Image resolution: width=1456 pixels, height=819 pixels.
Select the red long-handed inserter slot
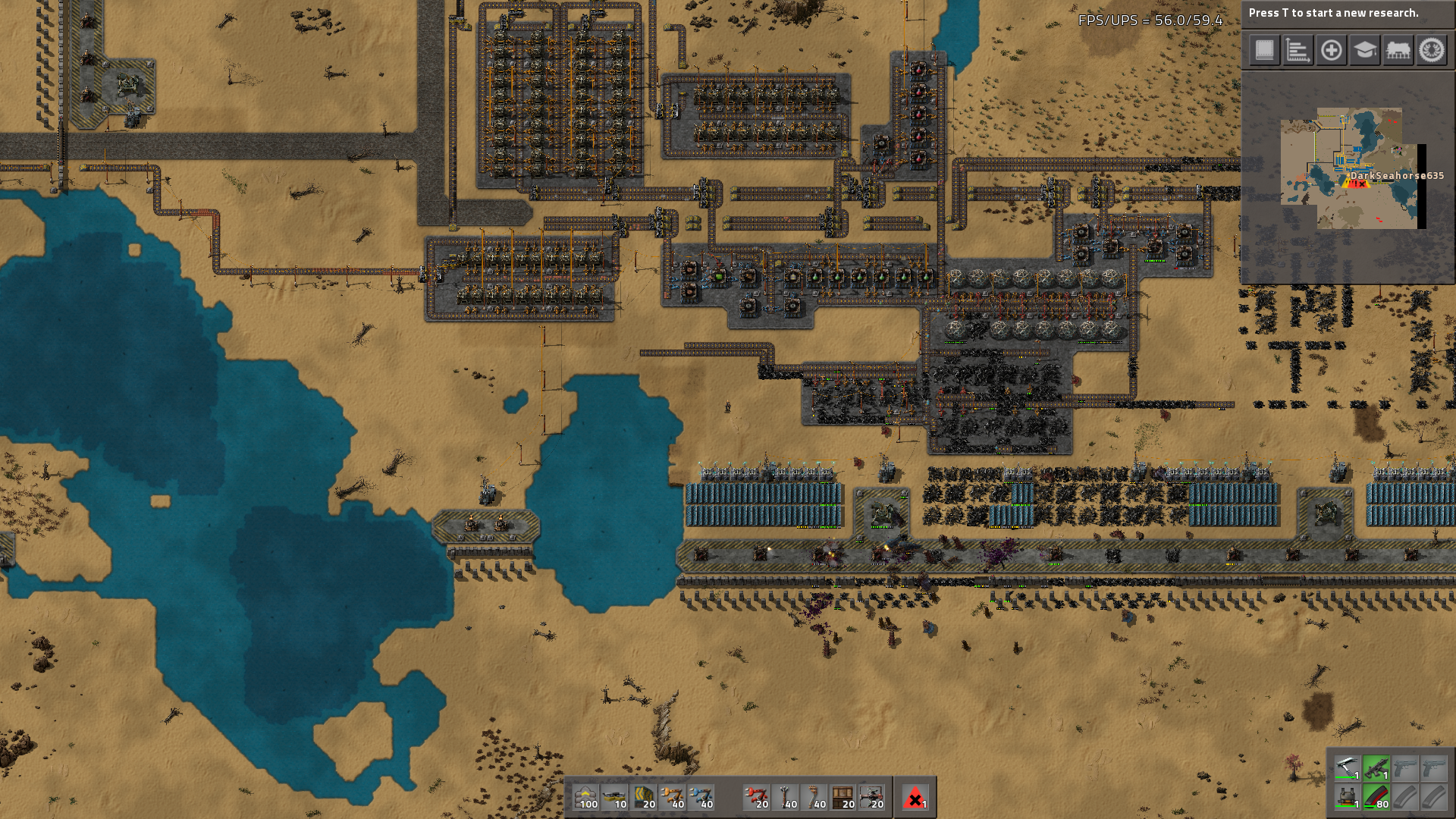point(756,797)
